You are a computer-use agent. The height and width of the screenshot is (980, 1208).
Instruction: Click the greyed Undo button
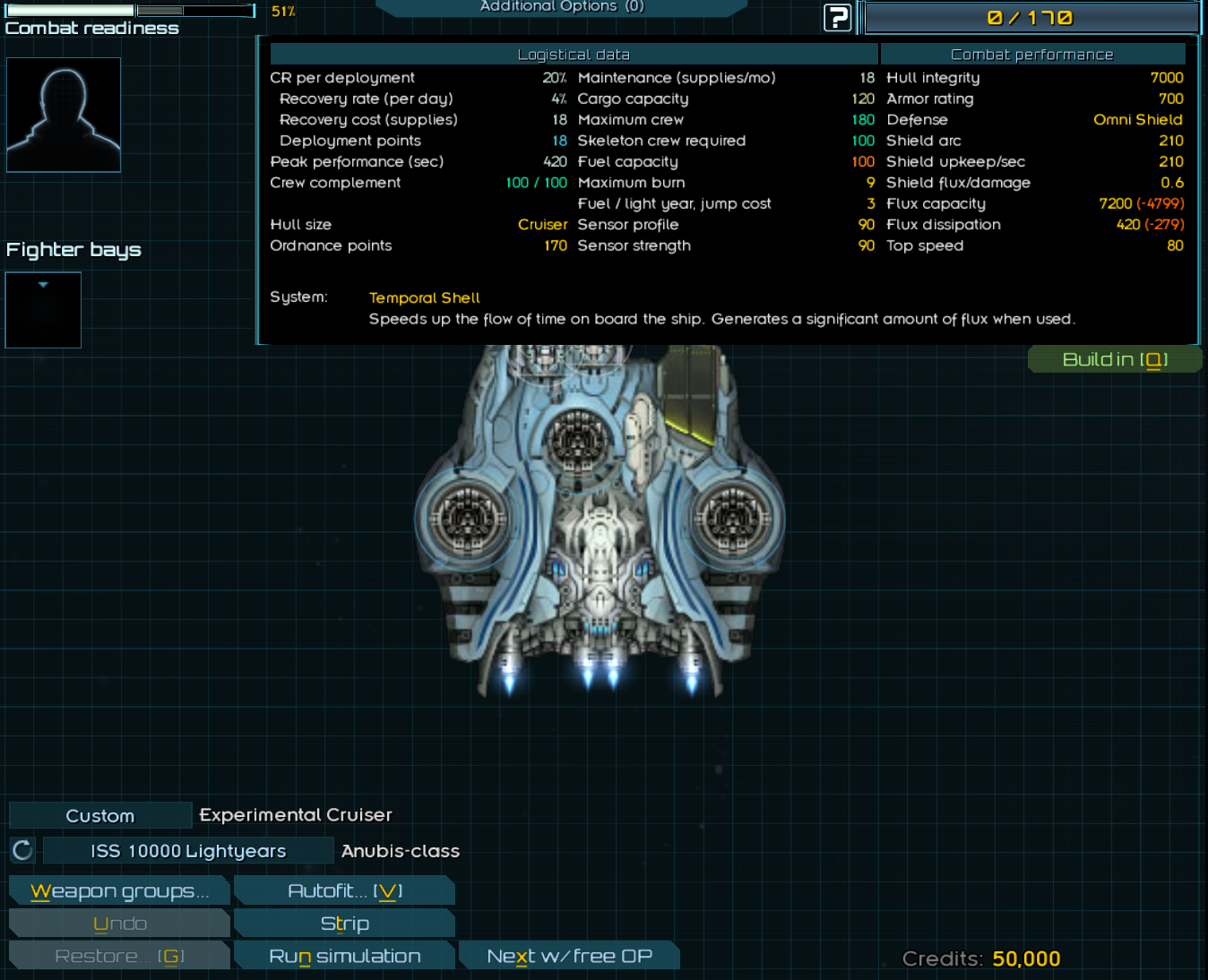[119, 924]
